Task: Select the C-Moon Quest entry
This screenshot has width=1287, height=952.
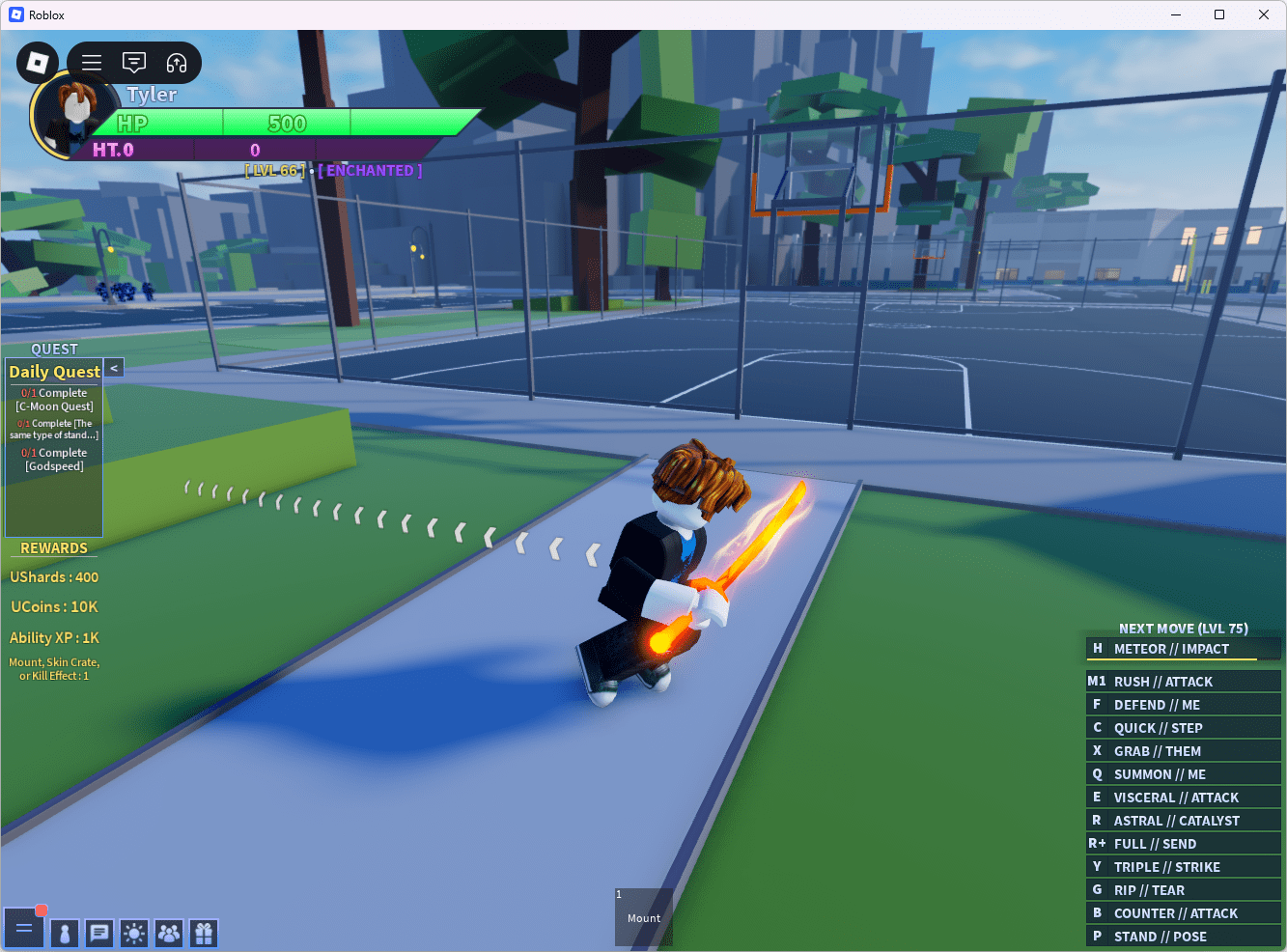Action: pyautogui.click(x=53, y=399)
